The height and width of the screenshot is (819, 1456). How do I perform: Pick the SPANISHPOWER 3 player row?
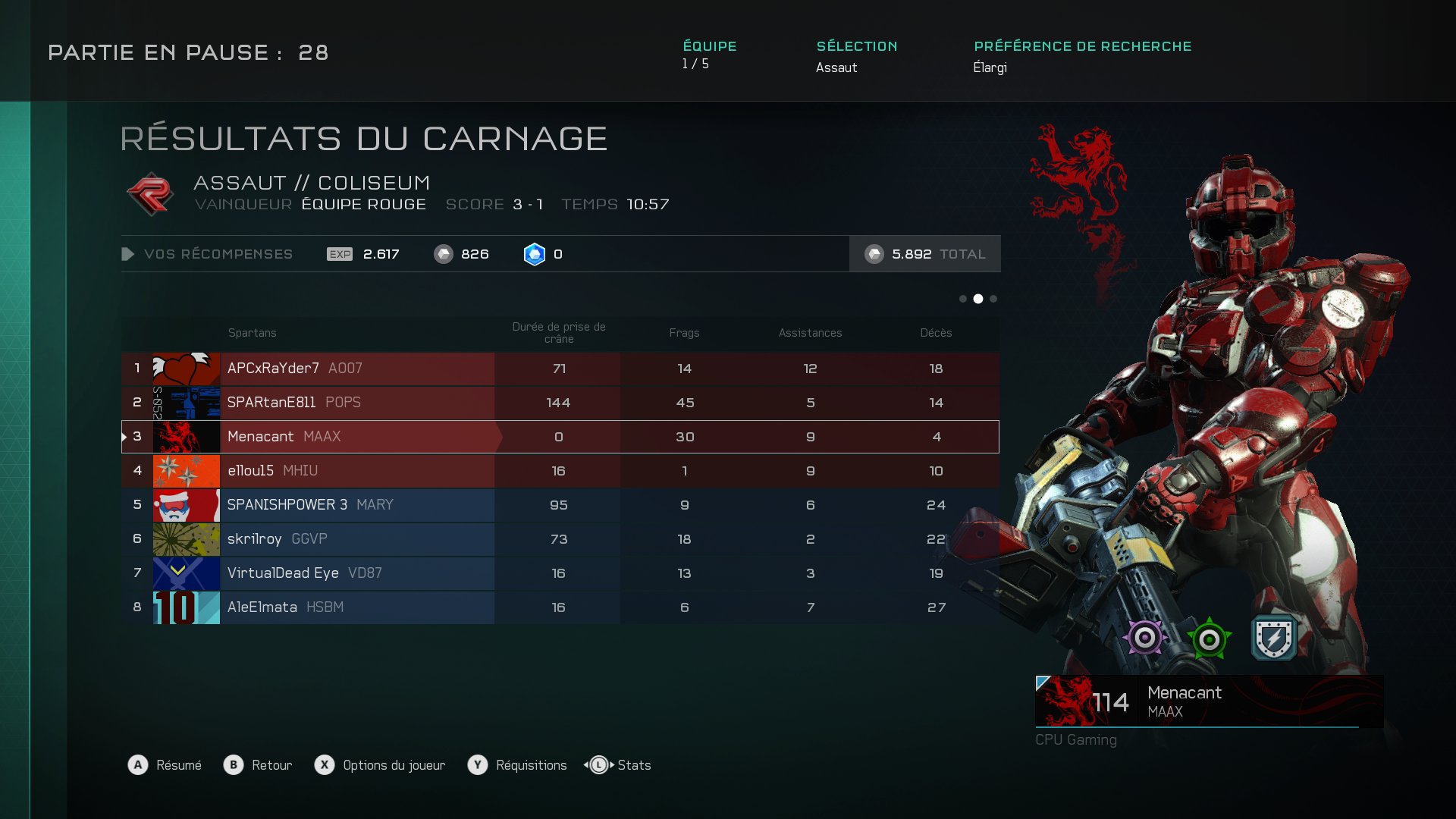[560, 505]
